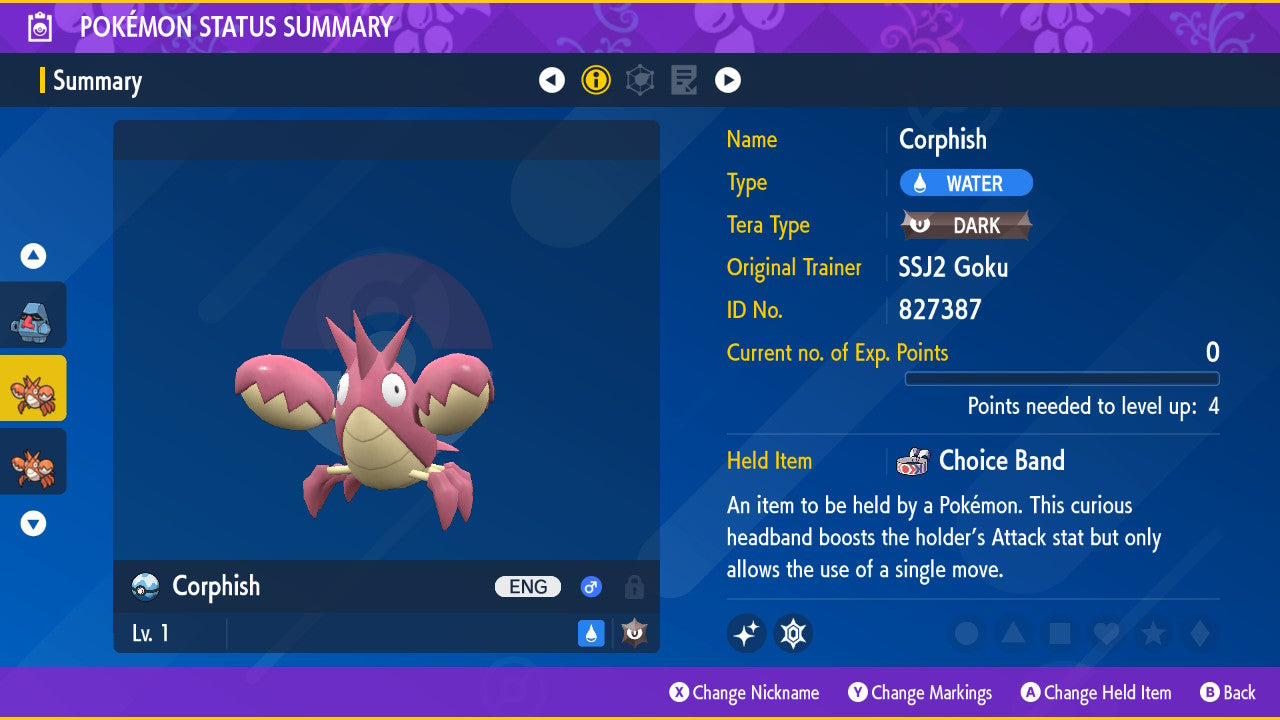Click the shiny sparkle indicator icon
Screen dimensions: 1280x720
pos(746,633)
